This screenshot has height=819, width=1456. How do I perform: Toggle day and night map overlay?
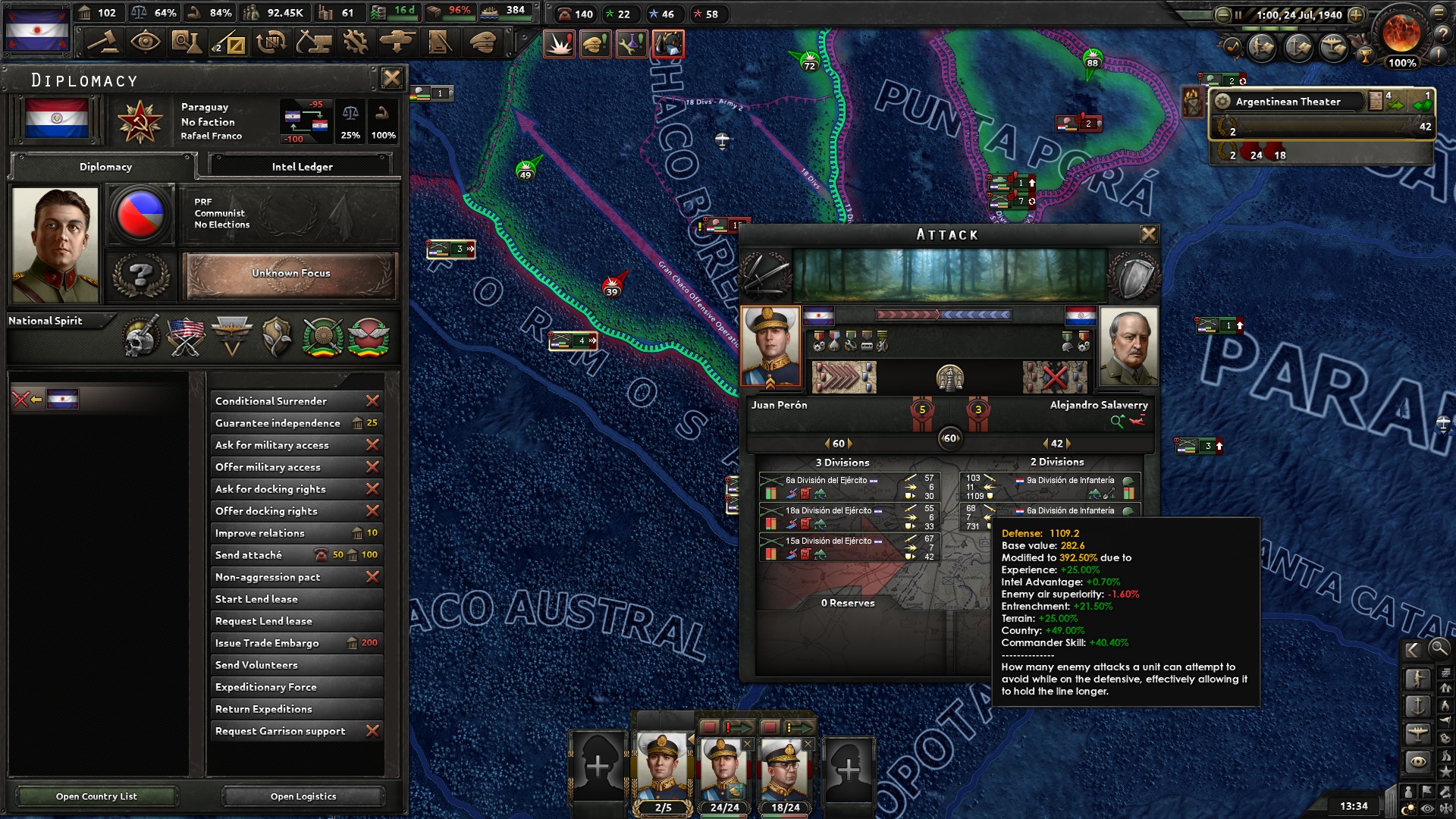[x=1410, y=807]
